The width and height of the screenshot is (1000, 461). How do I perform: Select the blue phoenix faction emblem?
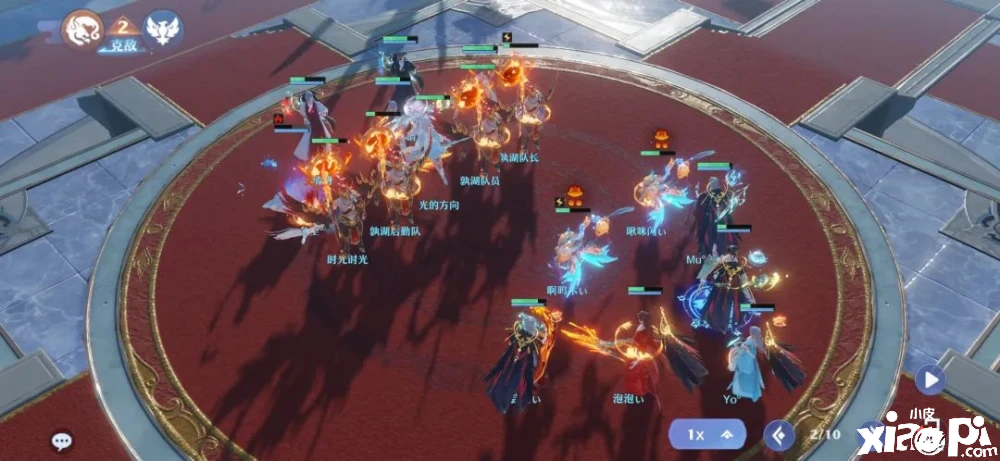pos(163,29)
